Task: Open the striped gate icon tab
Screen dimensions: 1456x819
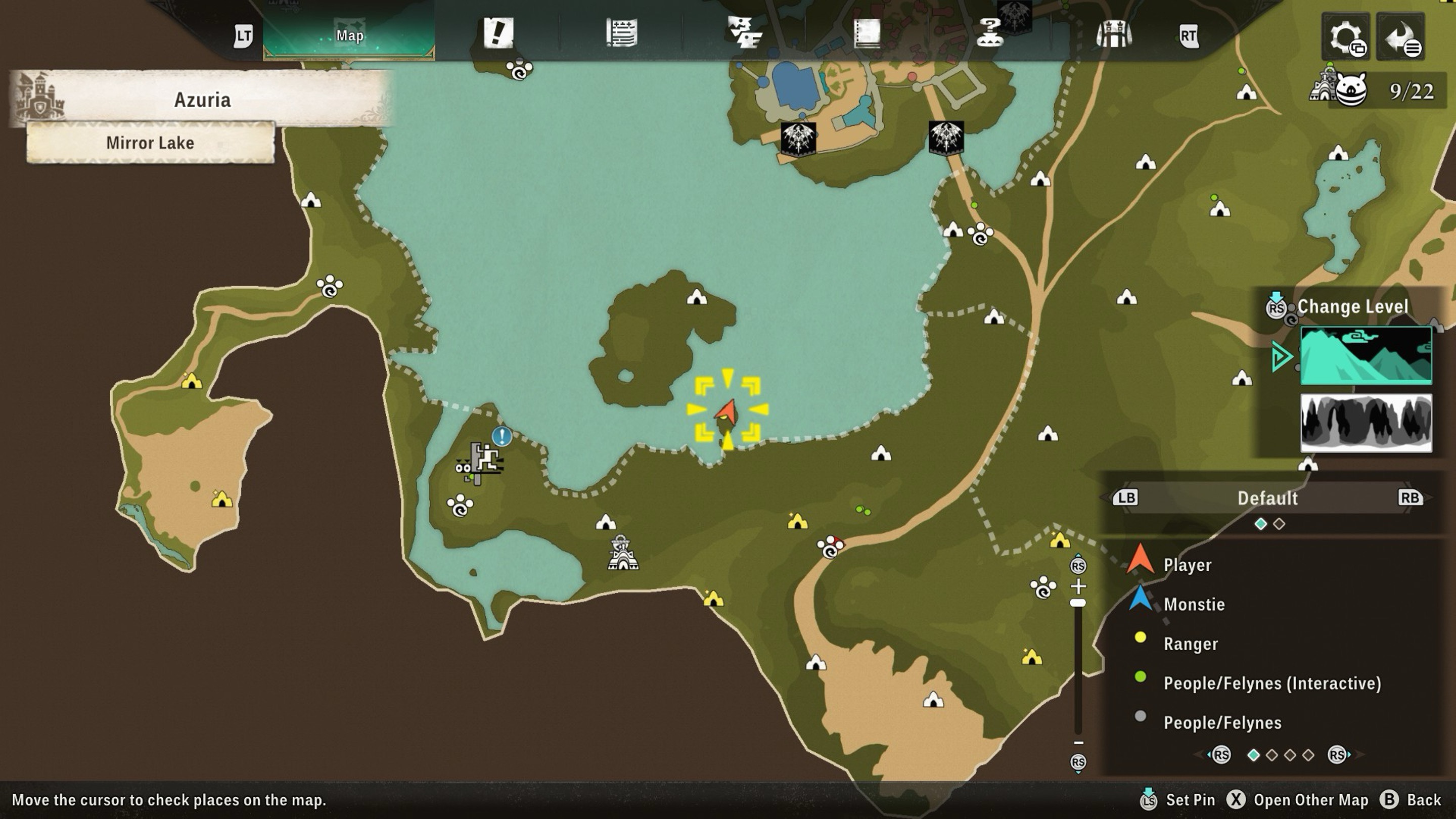Action: tap(1113, 34)
